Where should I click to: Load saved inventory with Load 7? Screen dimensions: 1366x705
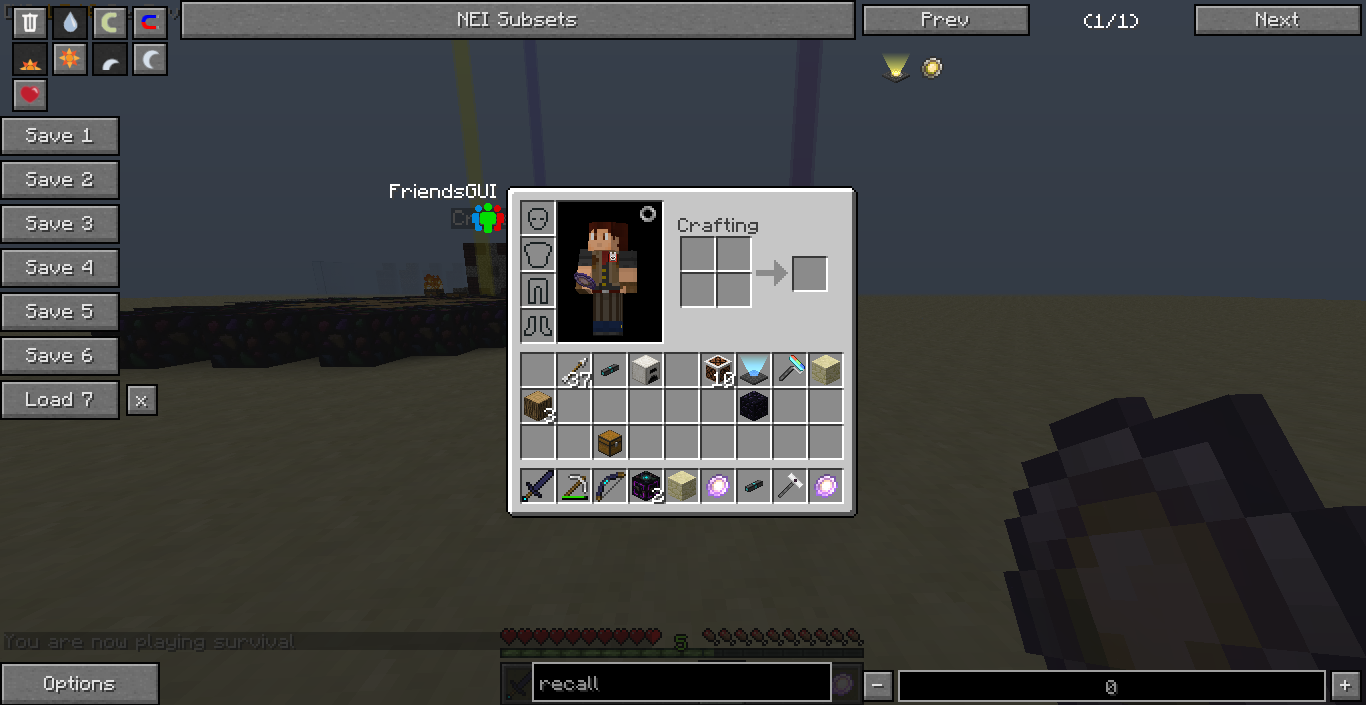(x=60, y=400)
